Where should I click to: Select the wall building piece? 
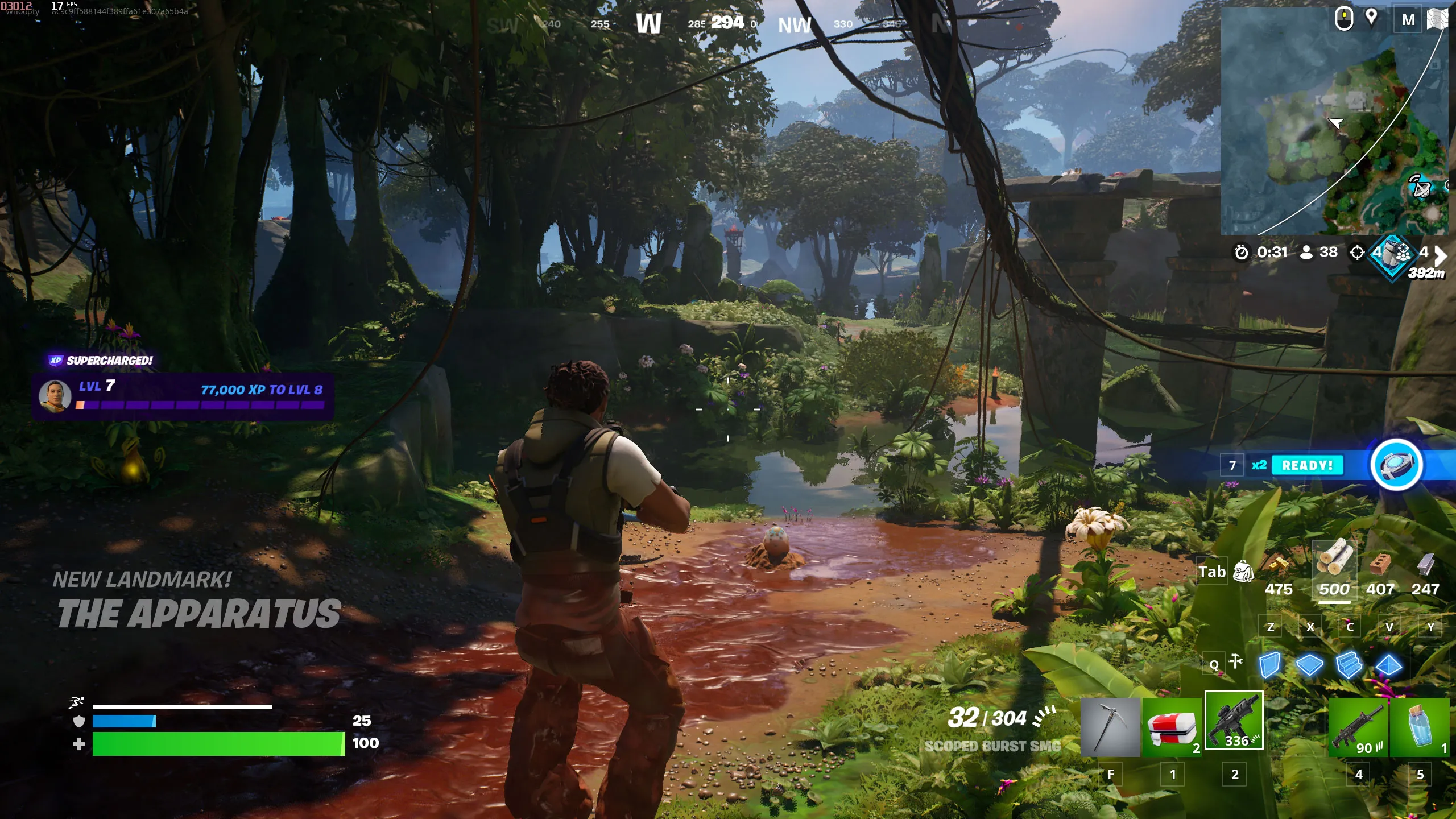tap(1270, 664)
